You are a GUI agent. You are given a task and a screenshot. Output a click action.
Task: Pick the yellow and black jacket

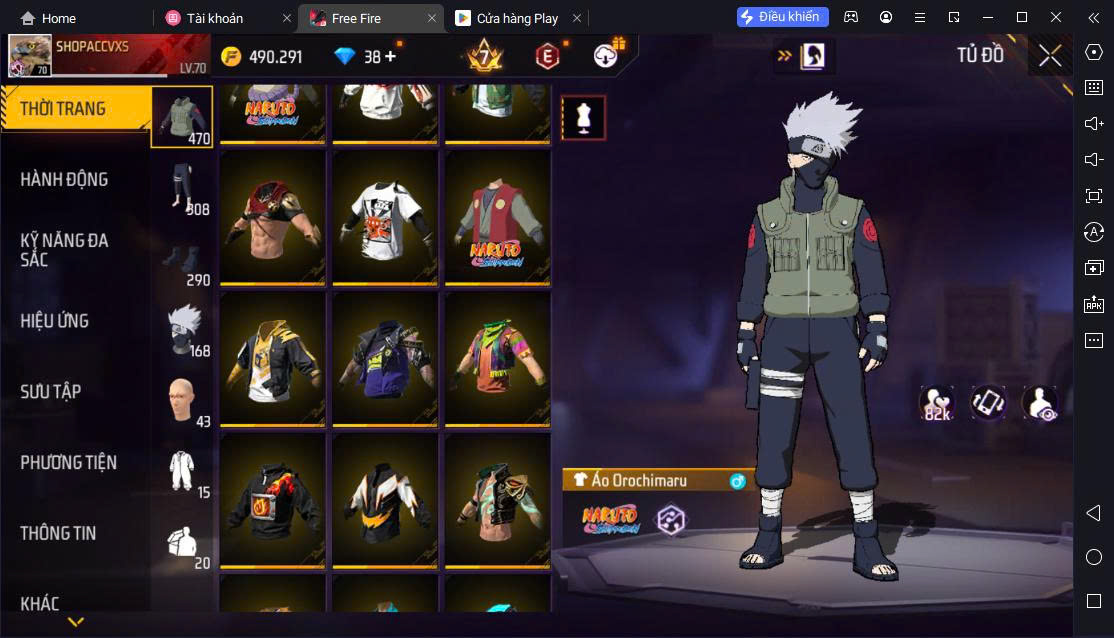click(273, 359)
